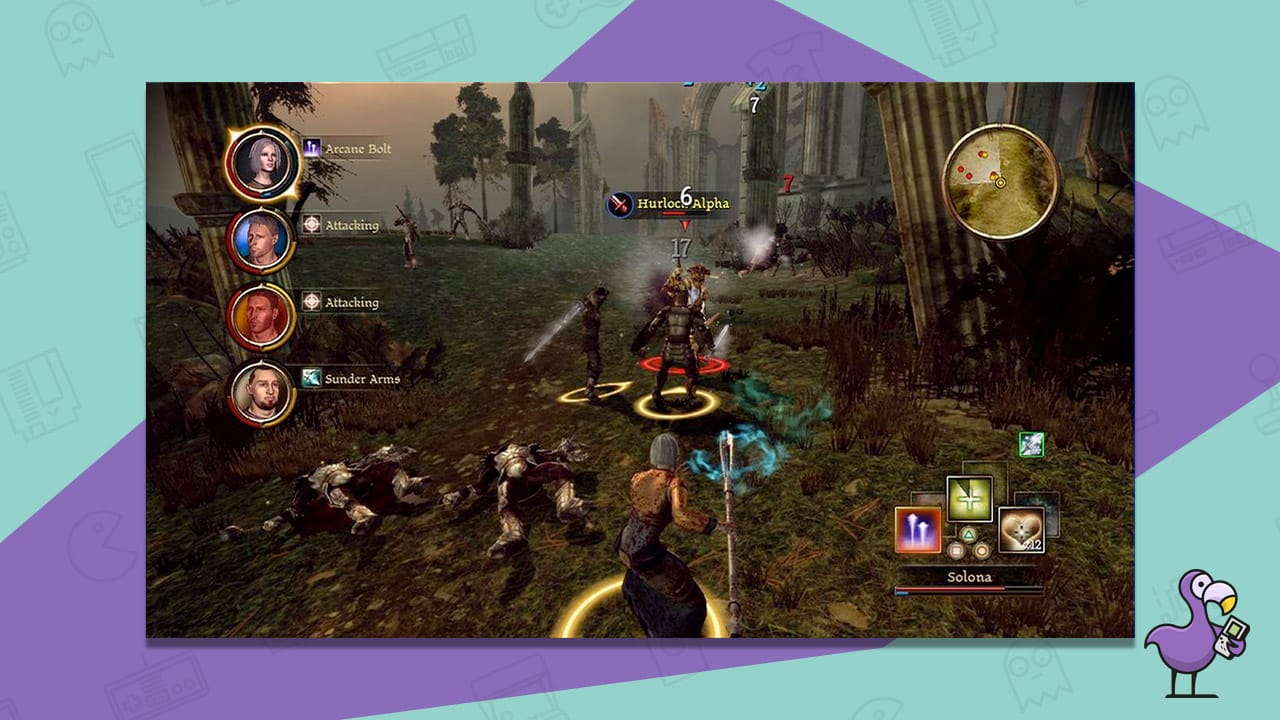This screenshot has width=1280, height=720.
Task: Click the Attacking crosshair icon beside the second portrait
Action: coord(310,226)
